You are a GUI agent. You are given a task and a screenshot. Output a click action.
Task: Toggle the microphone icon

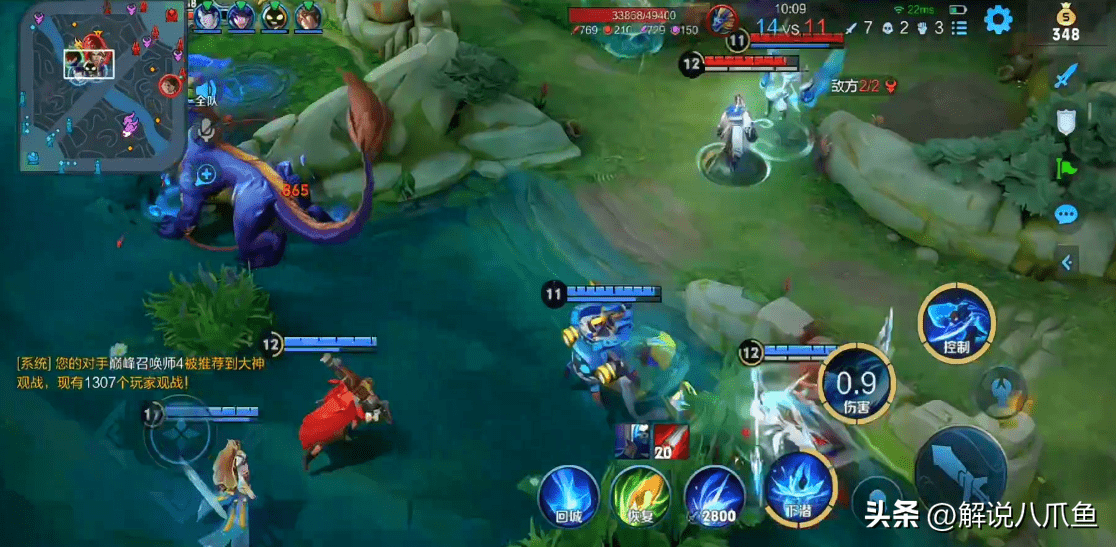click(x=206, y=127)
